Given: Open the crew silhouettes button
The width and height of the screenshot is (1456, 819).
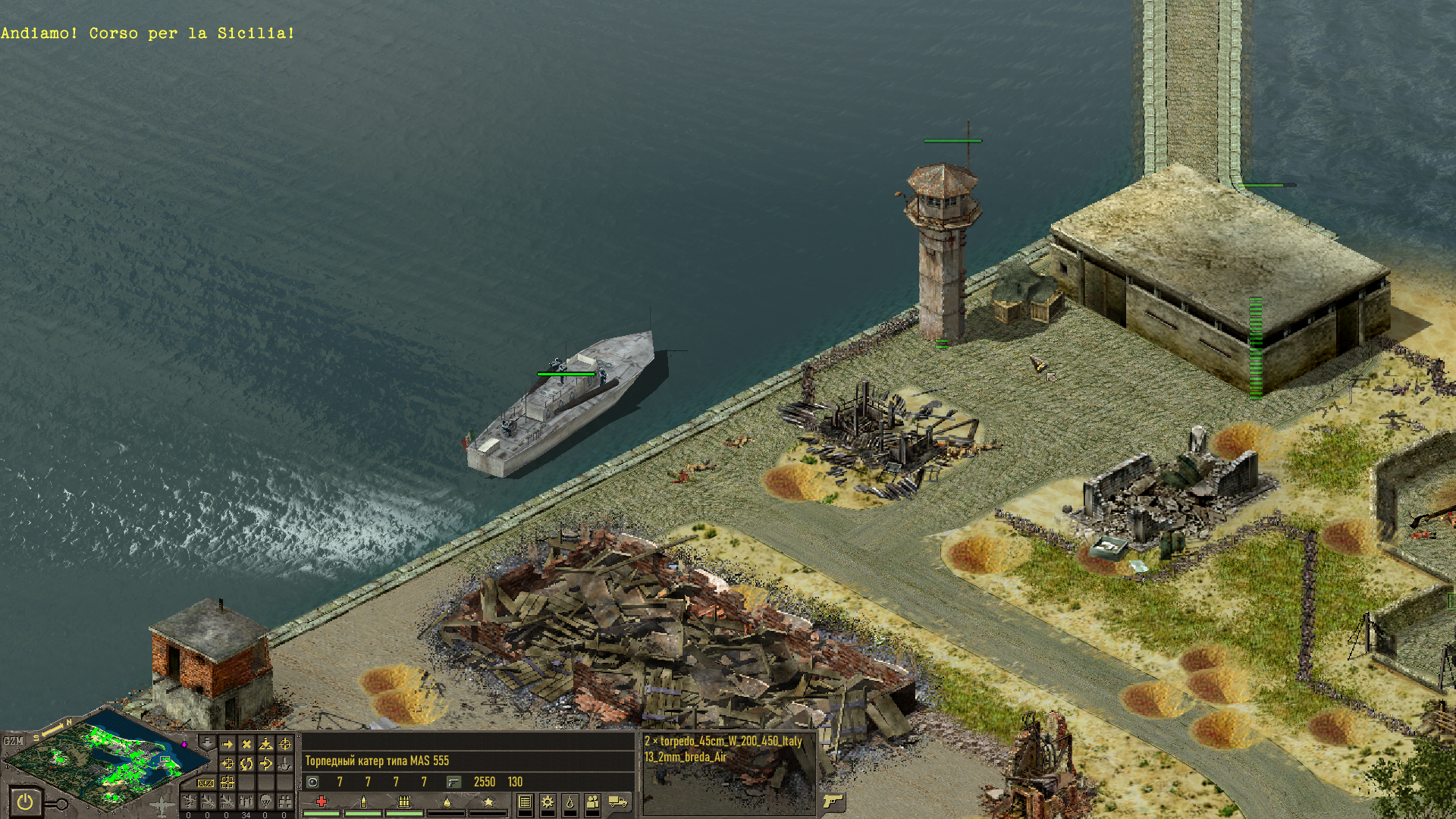Looking at the screenshot, I should point(593,802).
